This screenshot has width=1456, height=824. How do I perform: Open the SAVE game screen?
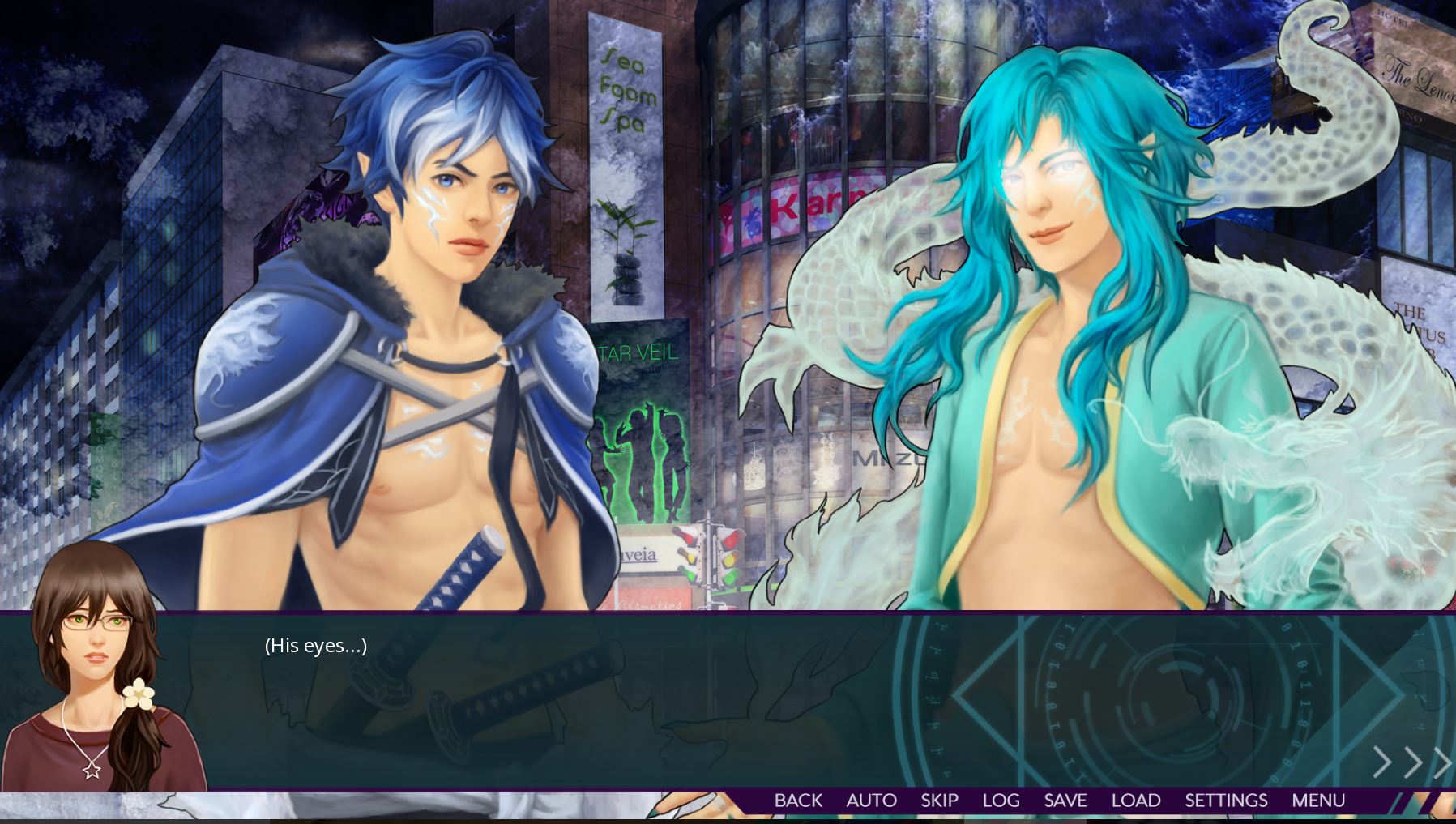(x=1065, y=801)
